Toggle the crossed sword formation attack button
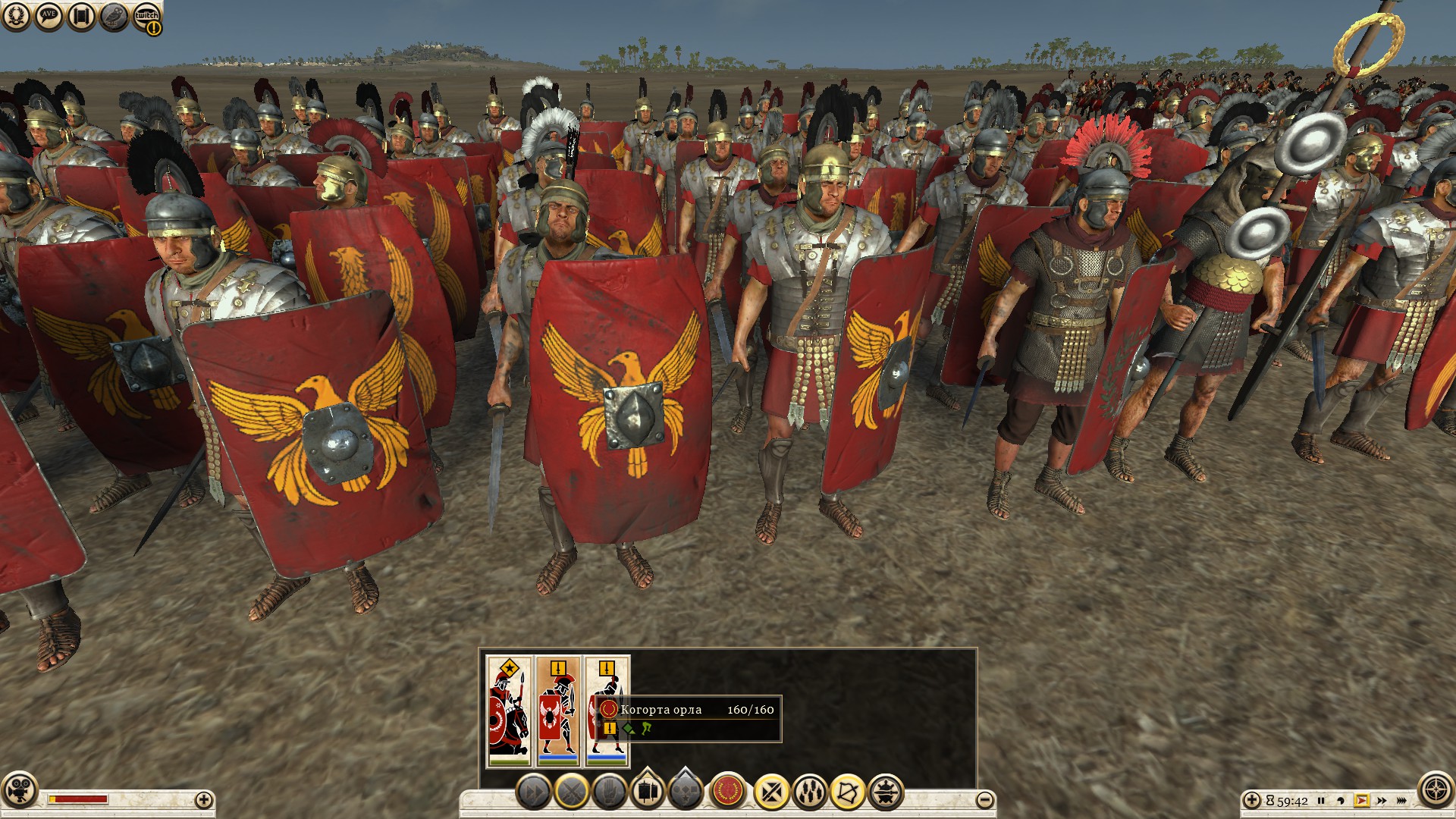Image resolution: width=1456 pixels, height=819 pixels. (x=772, y=793)
